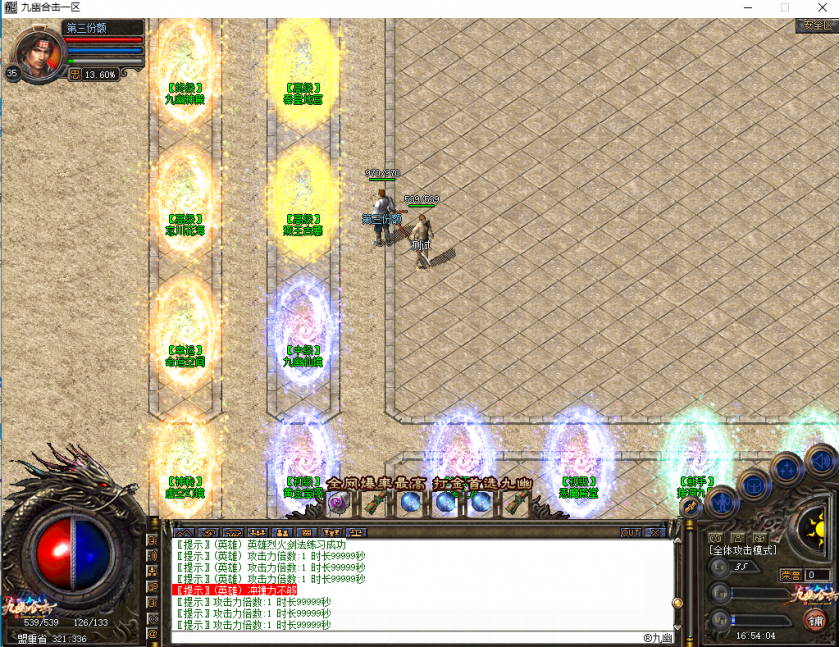Screen dimensions: 840x647
Task: Select the purple orb item in hotbar
Action: coord(337,502)
